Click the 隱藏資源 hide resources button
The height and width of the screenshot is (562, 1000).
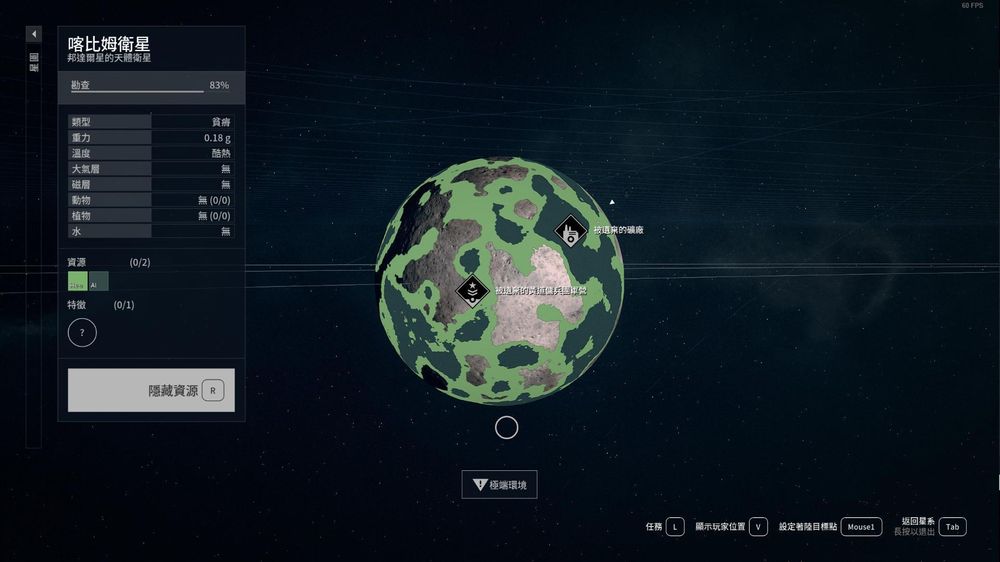(x=151, y=390)
